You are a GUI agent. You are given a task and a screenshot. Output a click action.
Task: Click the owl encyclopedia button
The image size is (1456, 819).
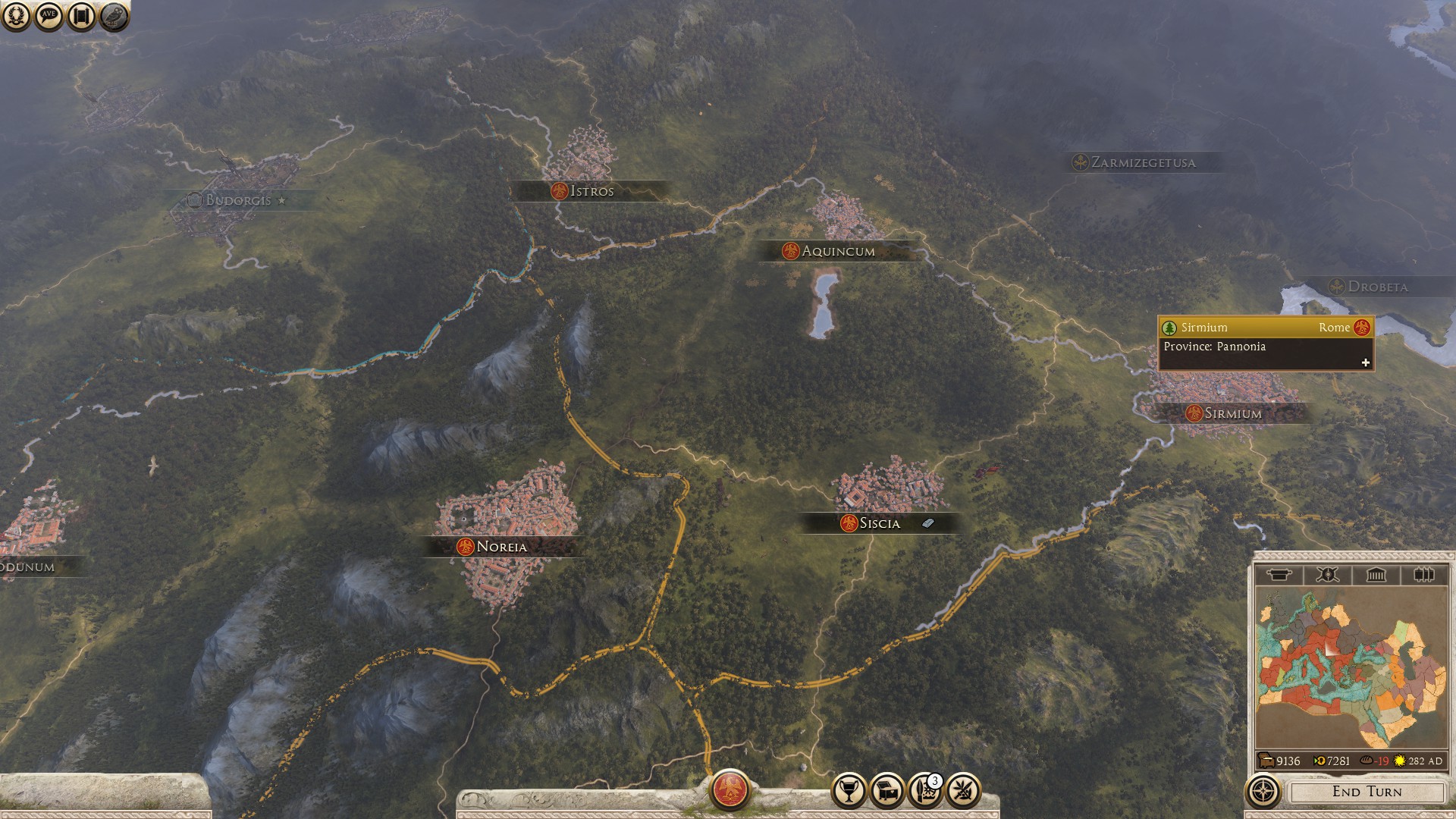pyautogui.click(x=114, y=16)
